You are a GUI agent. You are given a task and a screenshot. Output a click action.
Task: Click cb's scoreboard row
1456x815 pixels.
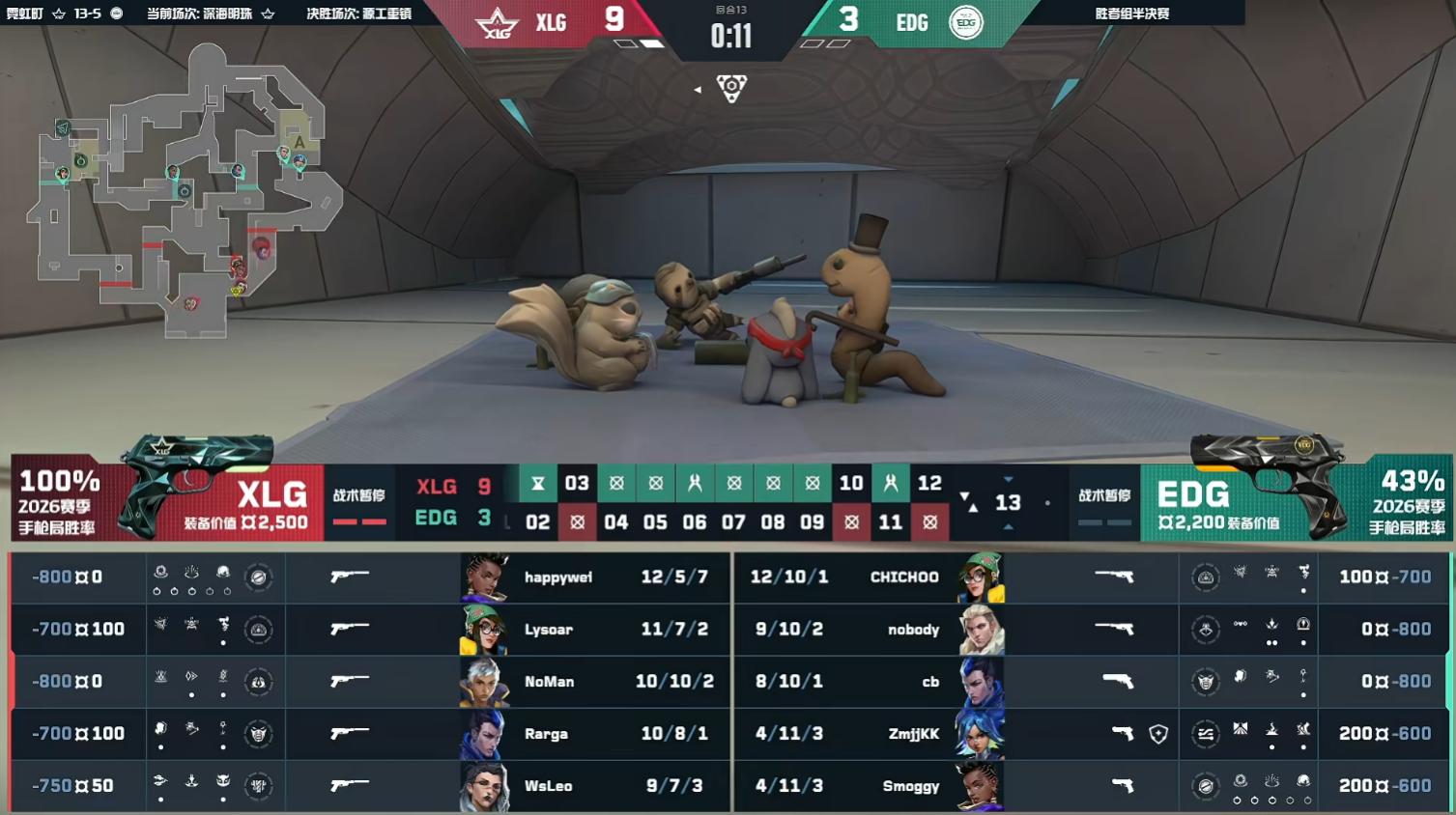click(x=929, y=682)
